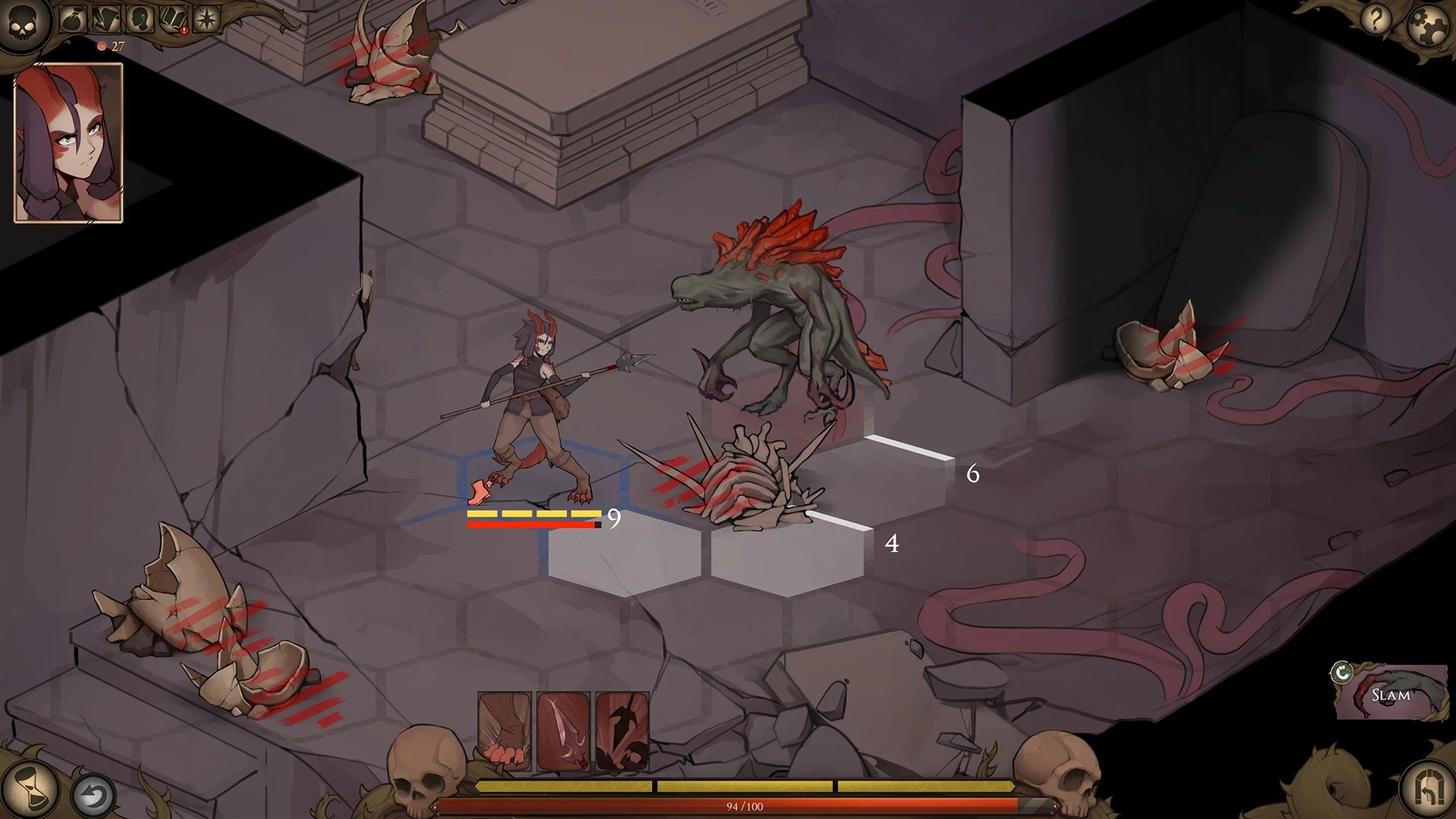
Task: Open the gears settings button
Action: 1427,24
